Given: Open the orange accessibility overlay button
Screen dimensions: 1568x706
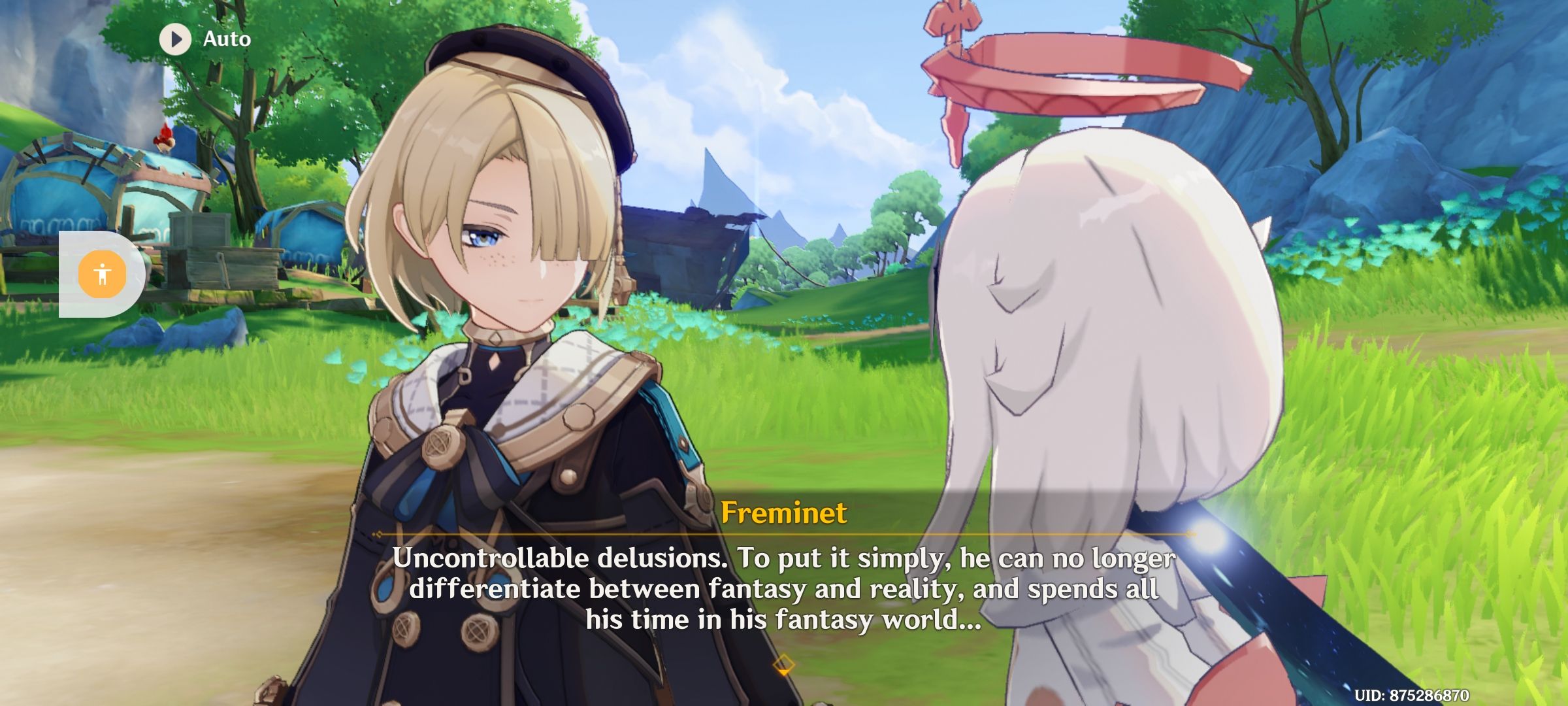Looking at the screenshot, I should tap(102, 274).
